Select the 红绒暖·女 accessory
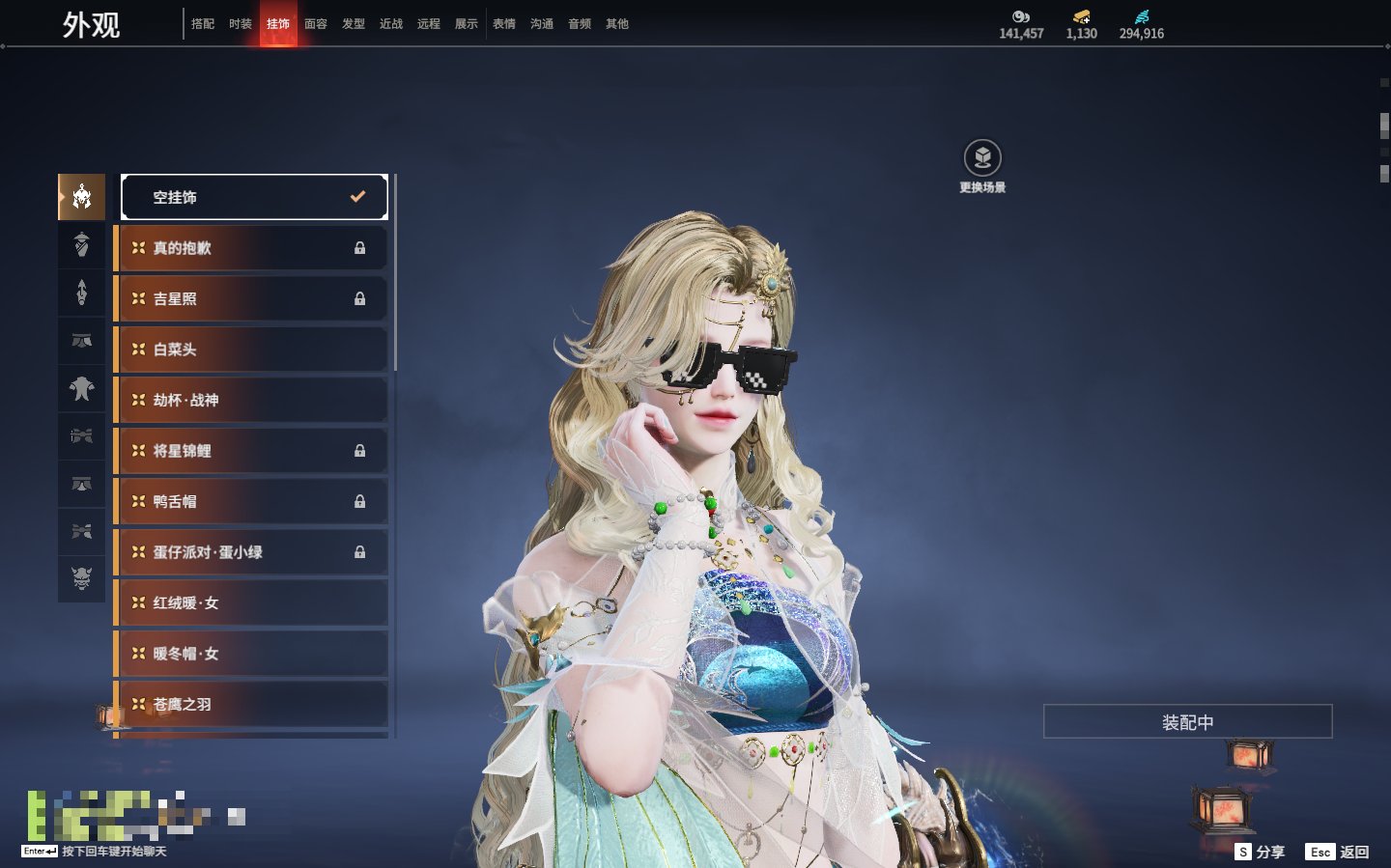1391x868 pixels. tap(251, 603)
